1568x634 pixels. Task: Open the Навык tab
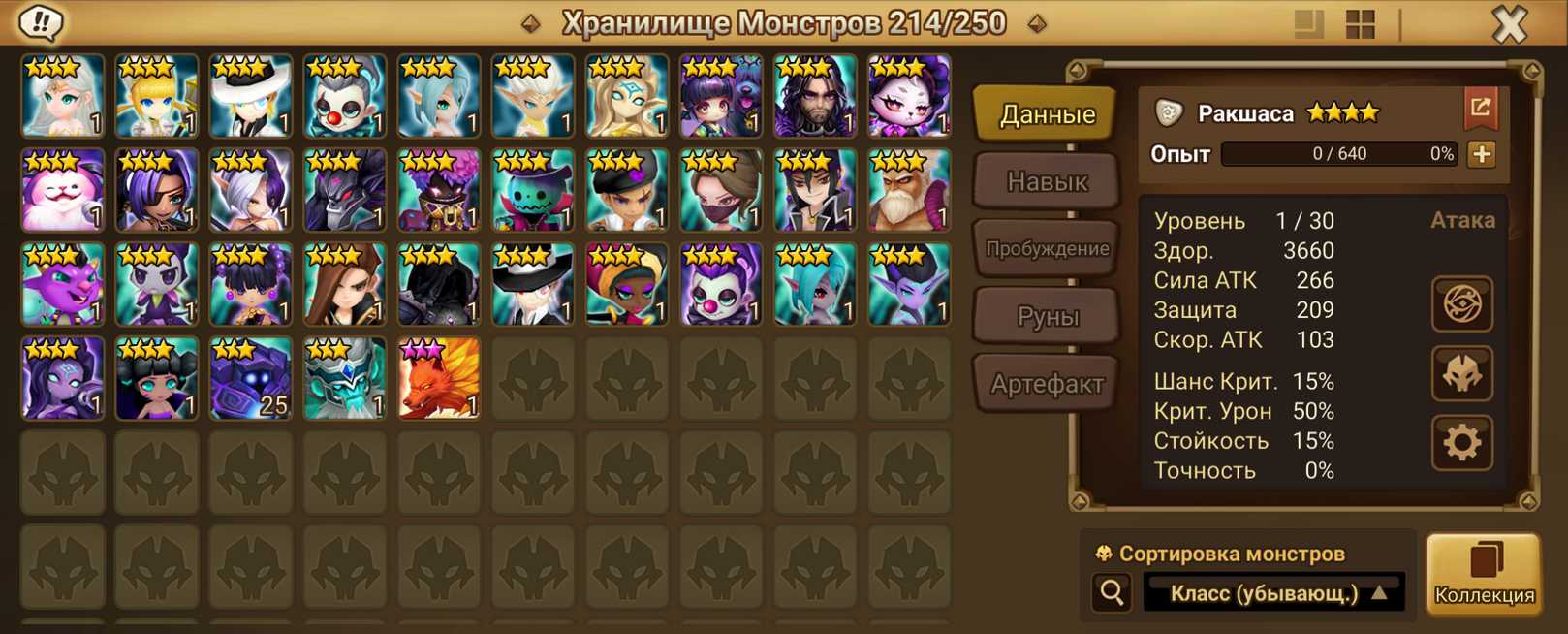coord(1047,181)
